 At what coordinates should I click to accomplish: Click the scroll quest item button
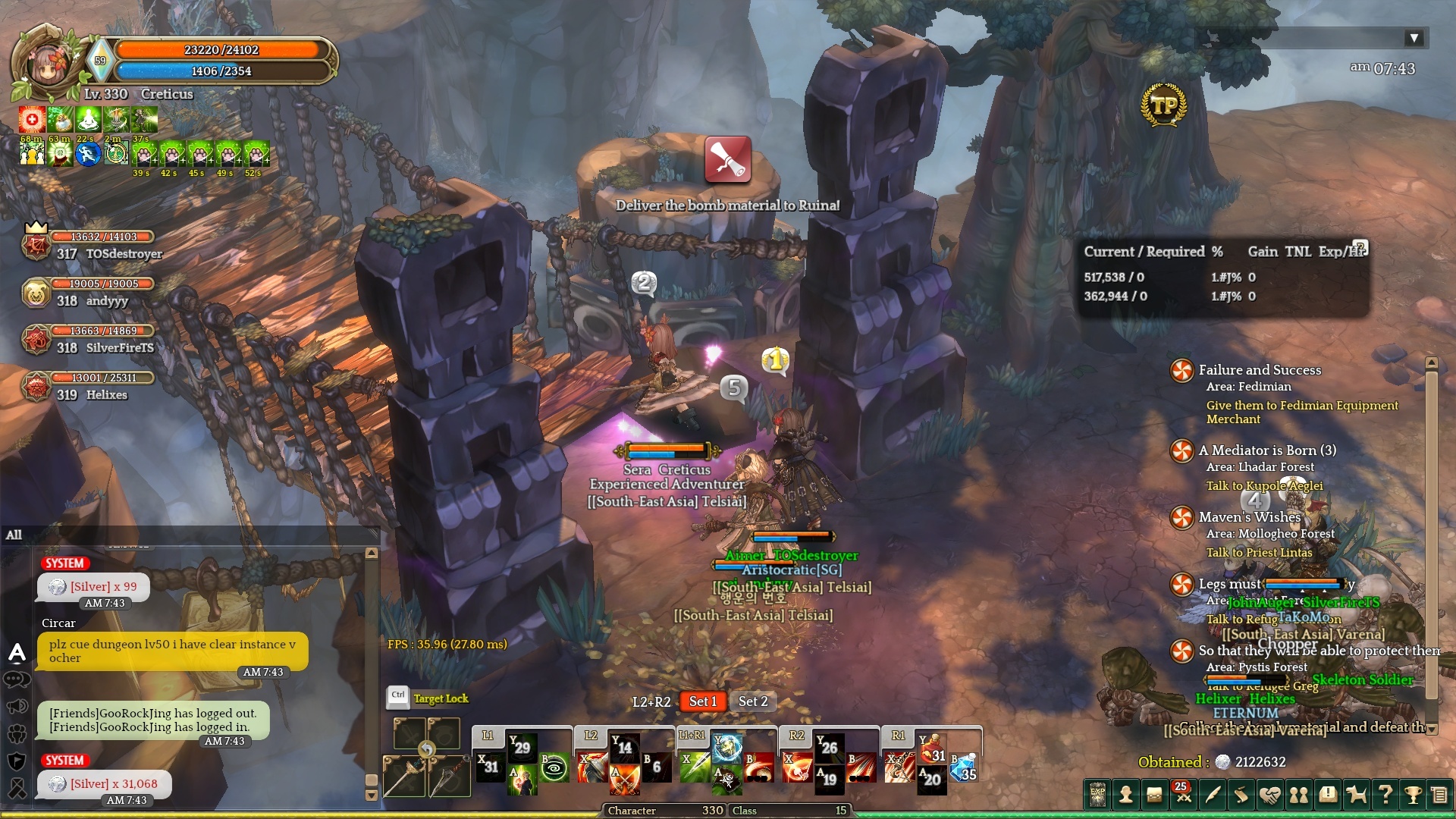[x=727, y=159]
